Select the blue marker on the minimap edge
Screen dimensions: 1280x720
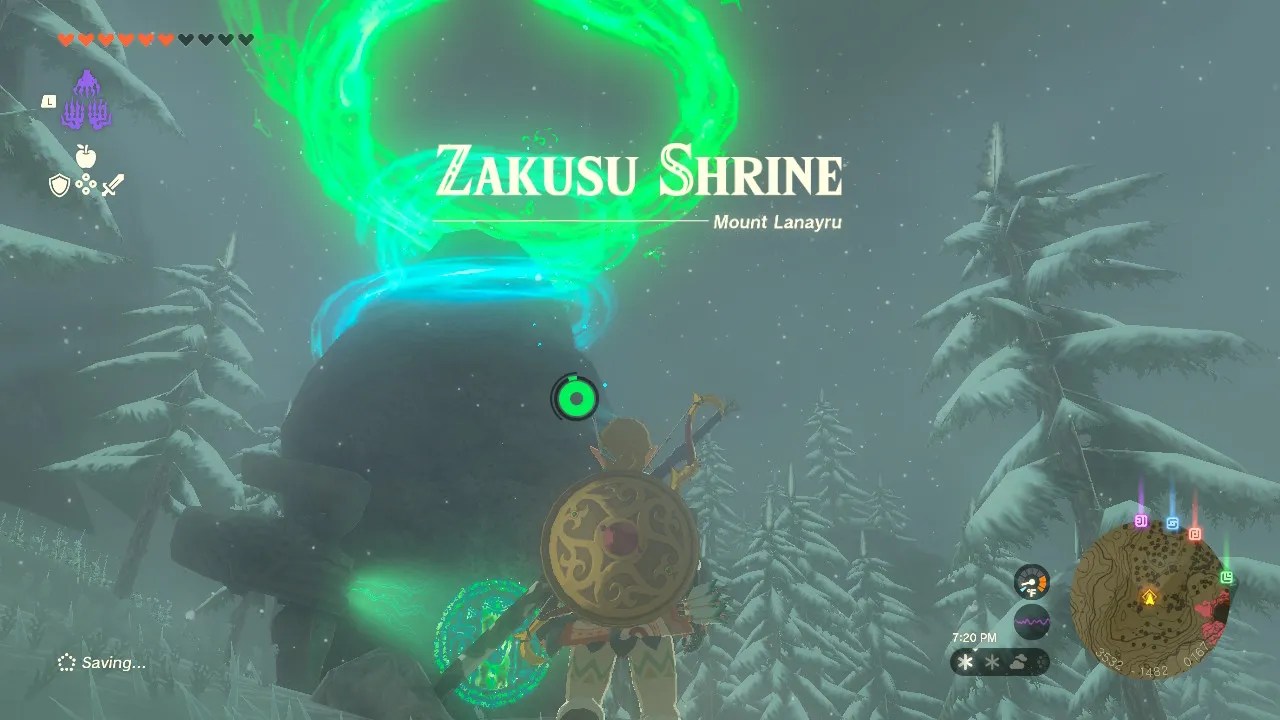click(1172, 523)
